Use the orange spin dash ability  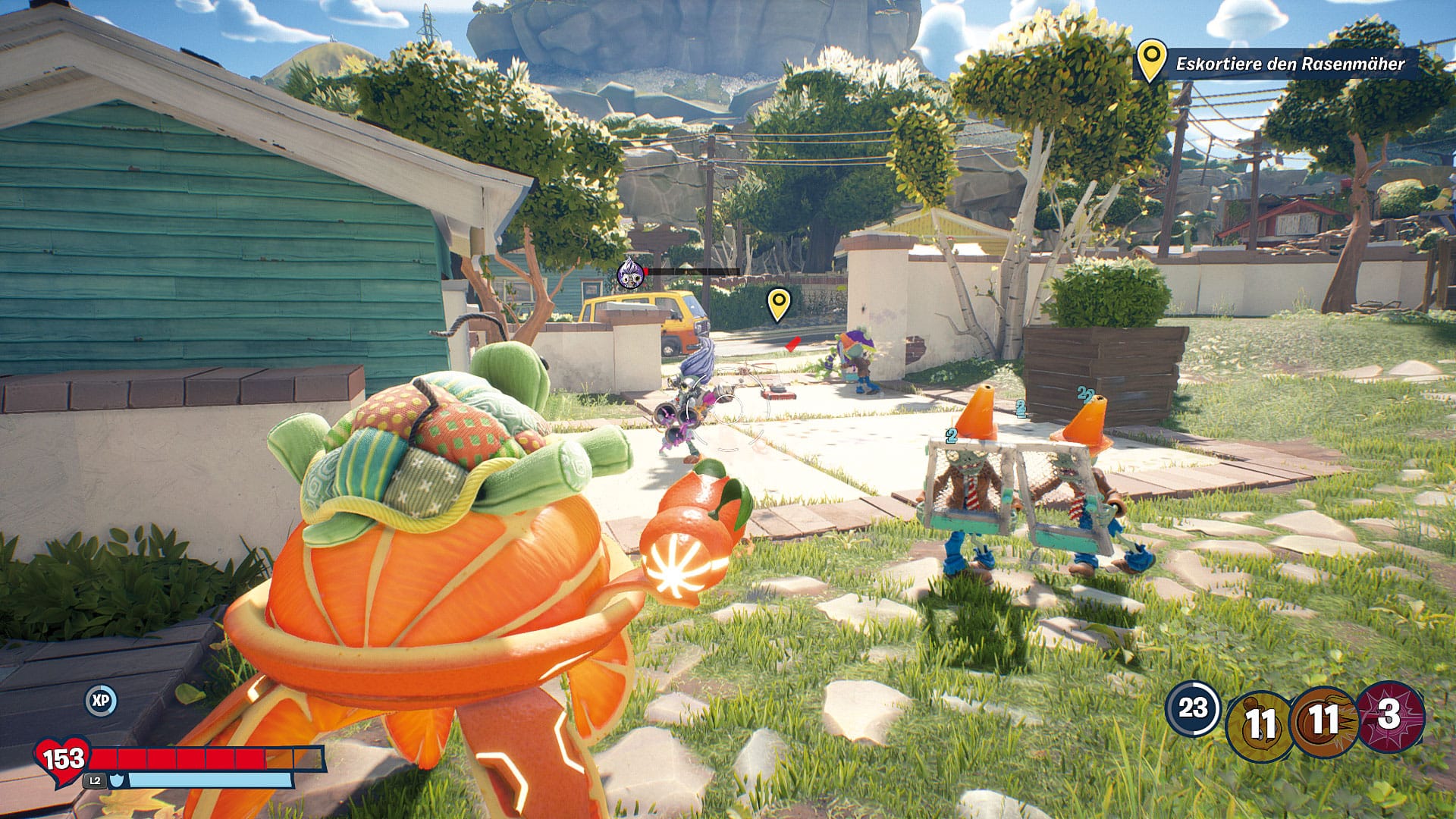[x=1323, y=720]
